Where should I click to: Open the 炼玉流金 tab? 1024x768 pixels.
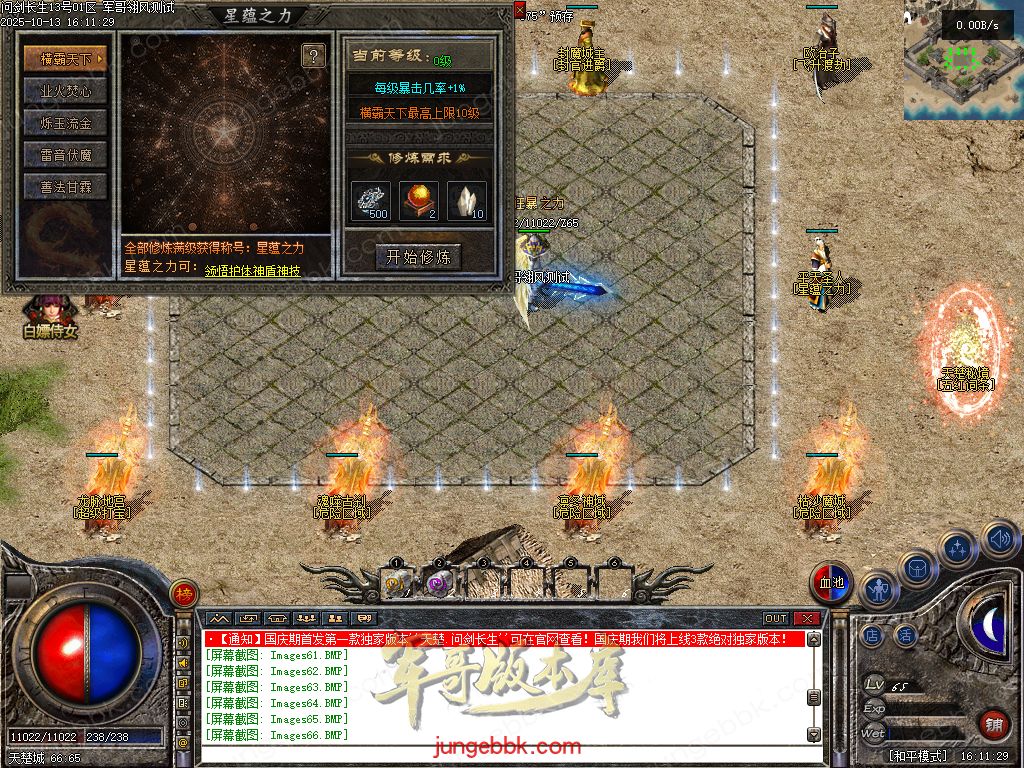click(65, 123)
